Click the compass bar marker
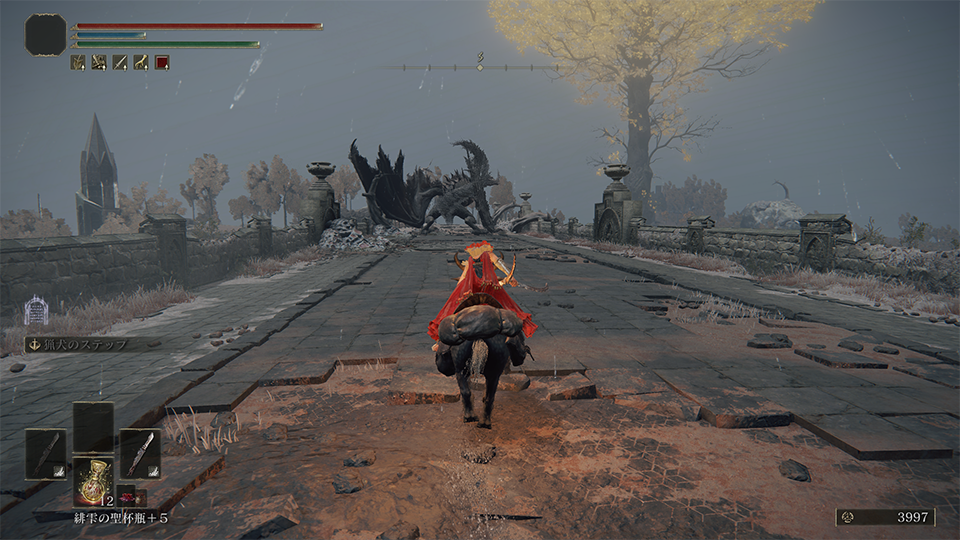Screen dimensions: 960x540 pos(480,66)
